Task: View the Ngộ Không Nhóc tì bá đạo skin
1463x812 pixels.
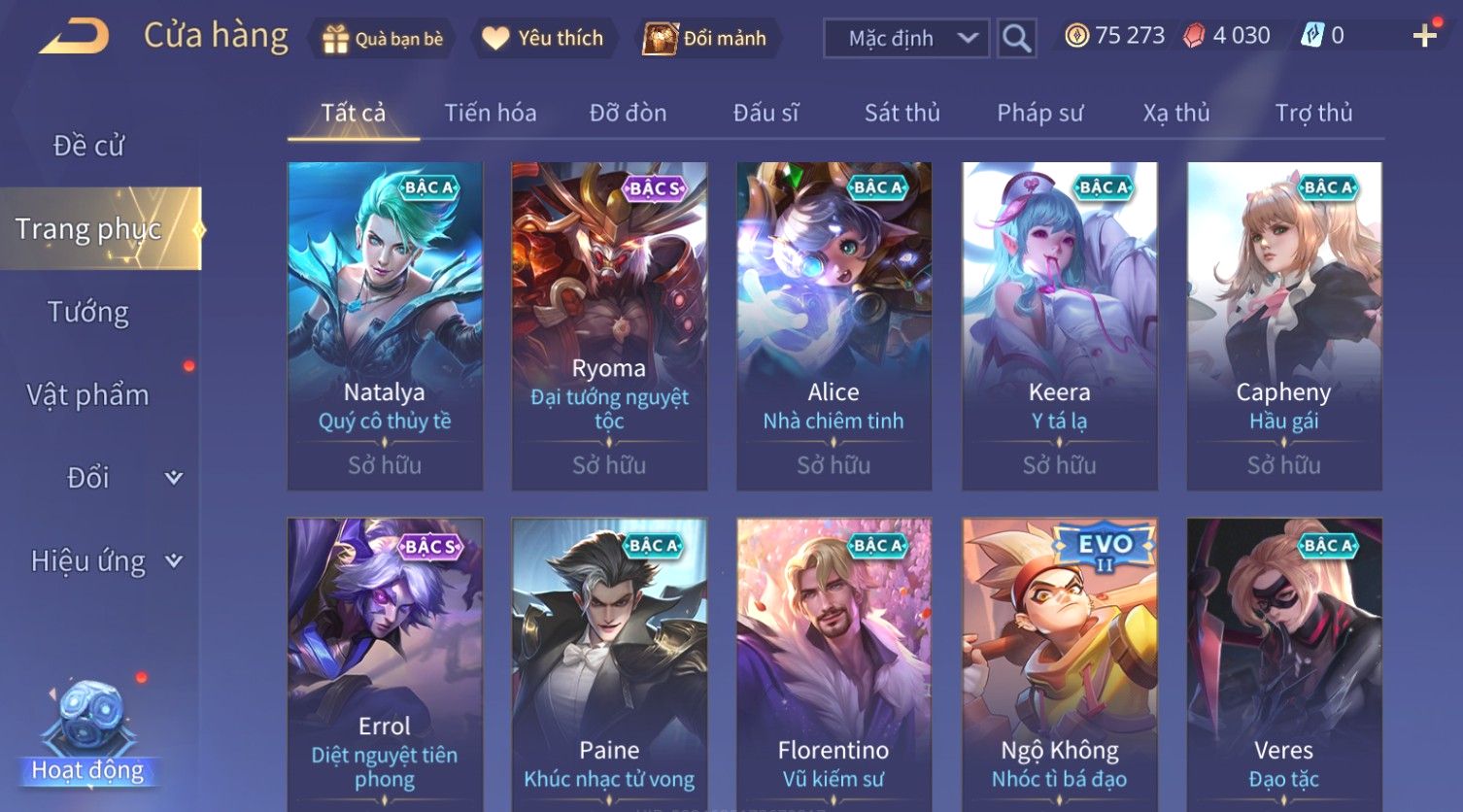Action: pos(1059,660)
